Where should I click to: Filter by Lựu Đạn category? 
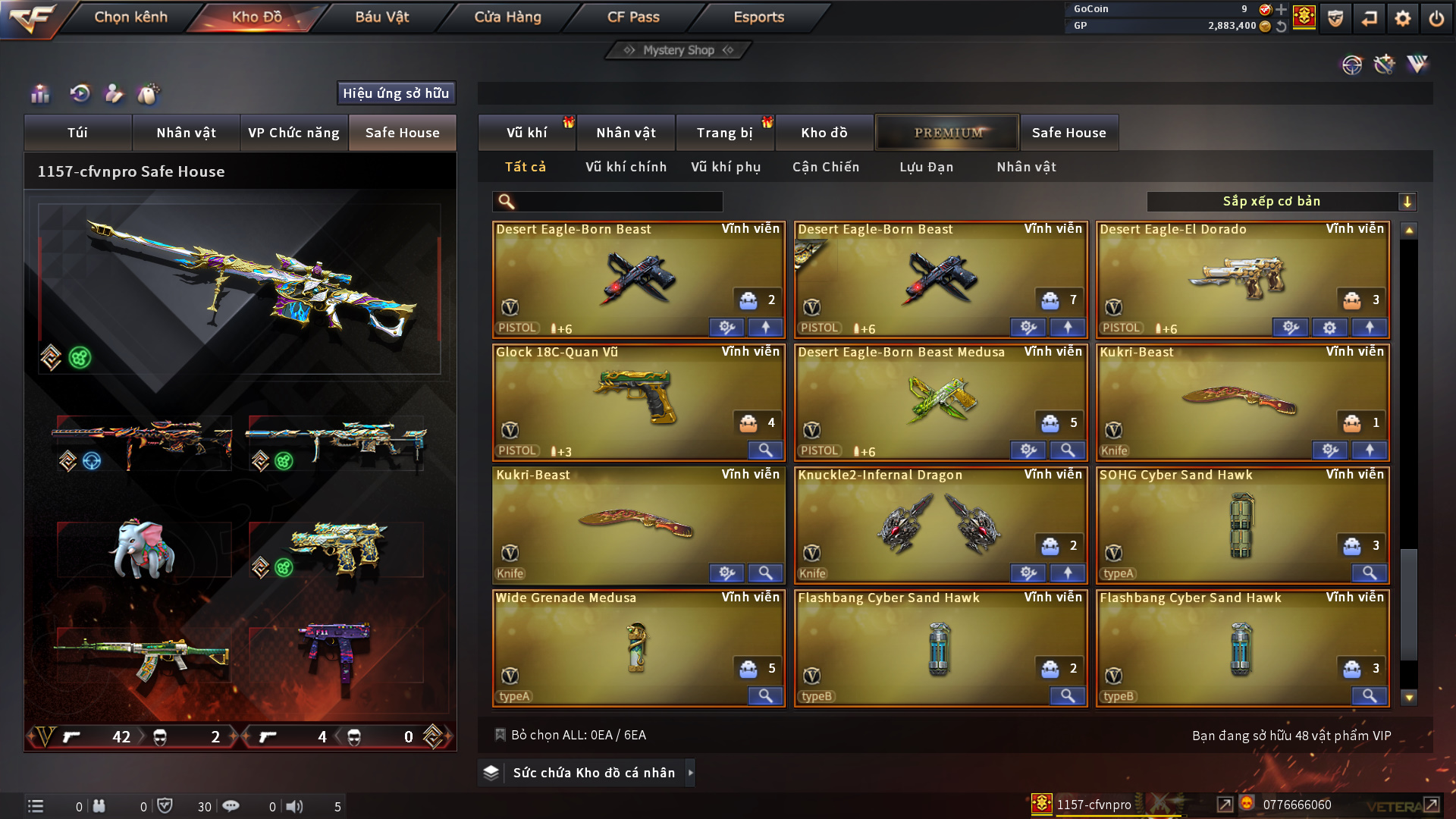pyautogui.click(x=926, y=167)
